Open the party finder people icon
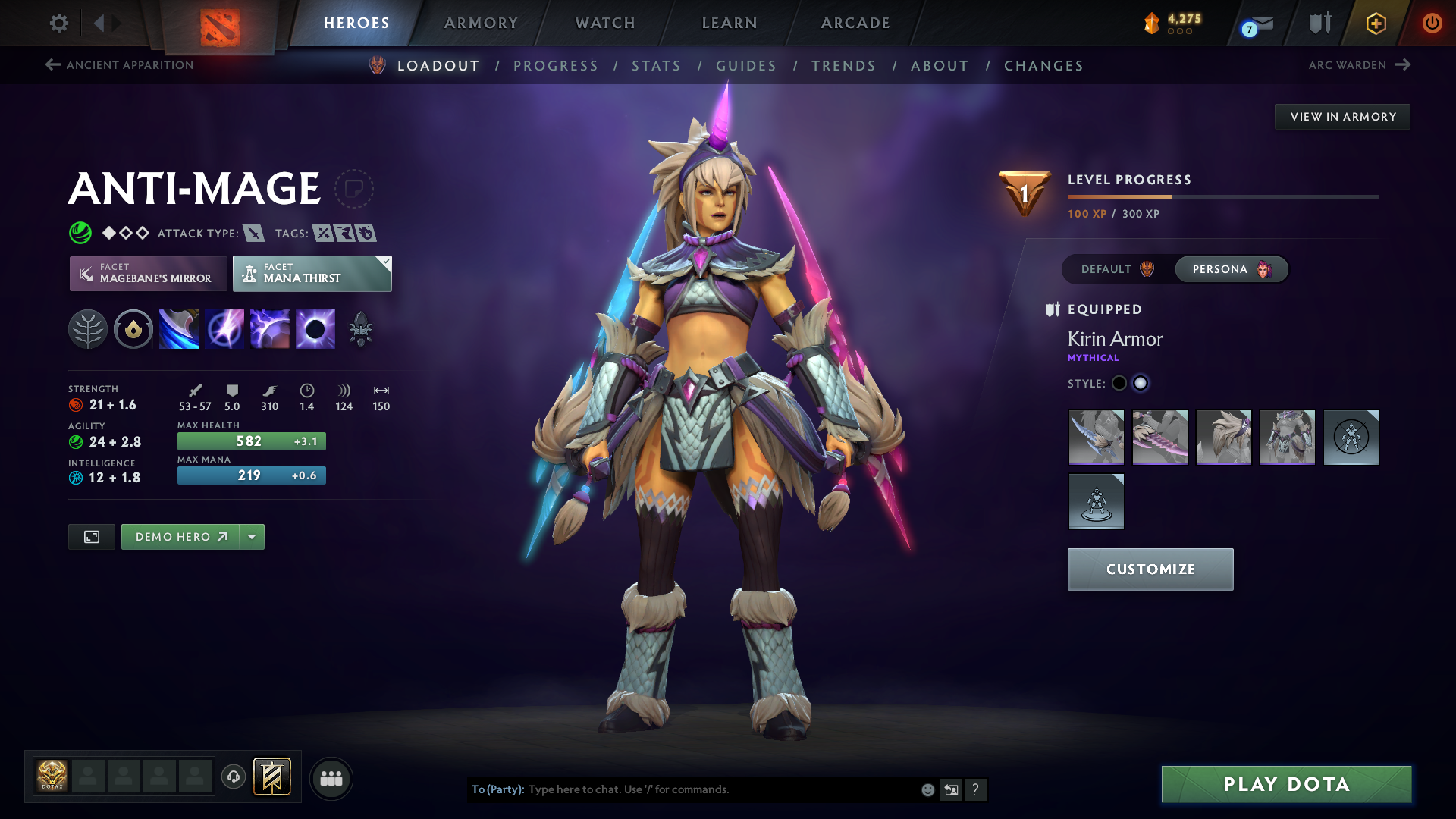This screenshot has width=1456, height=819. (x=331, y=778)
